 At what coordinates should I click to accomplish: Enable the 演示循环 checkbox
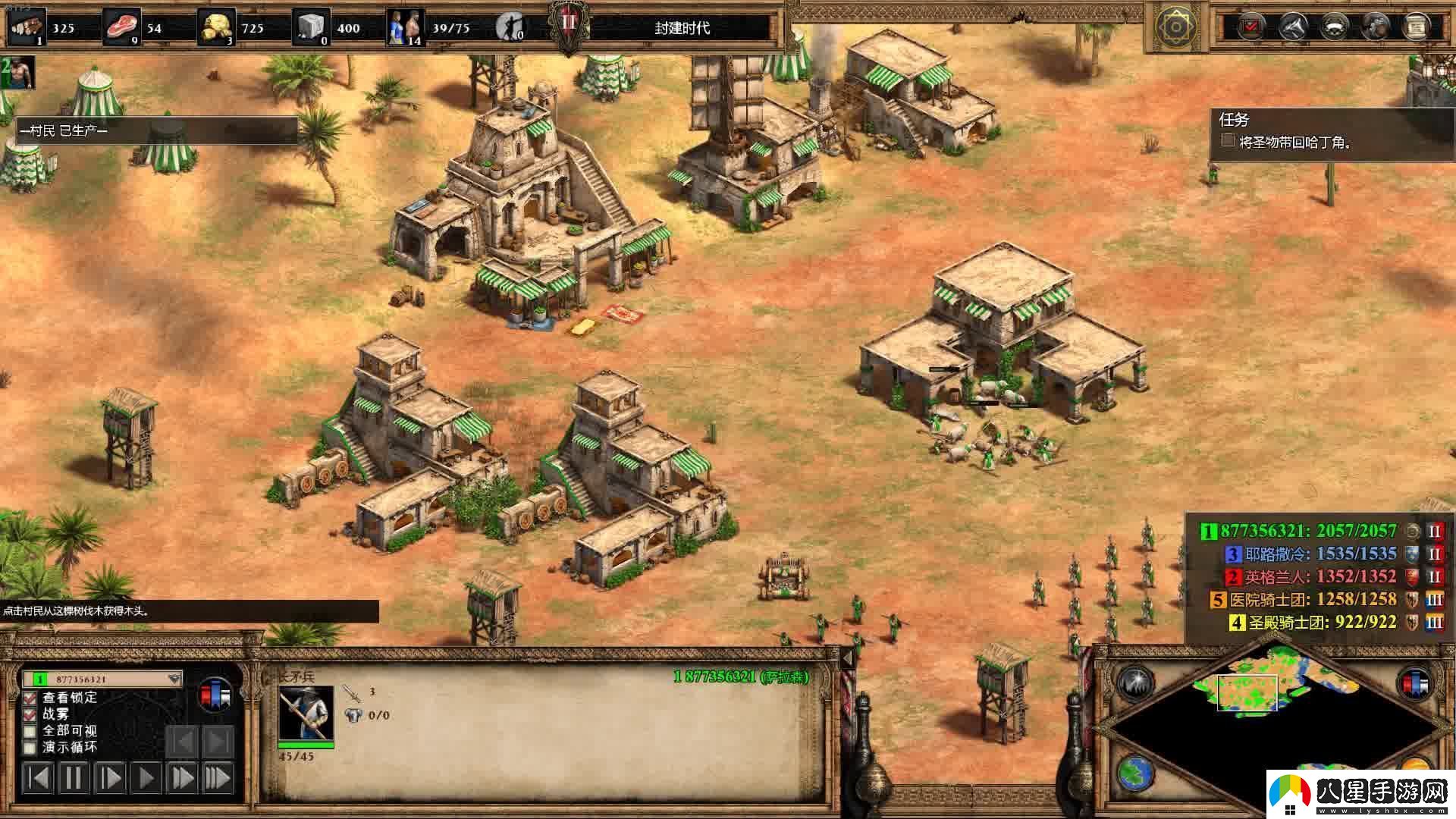tap(30, 748)
